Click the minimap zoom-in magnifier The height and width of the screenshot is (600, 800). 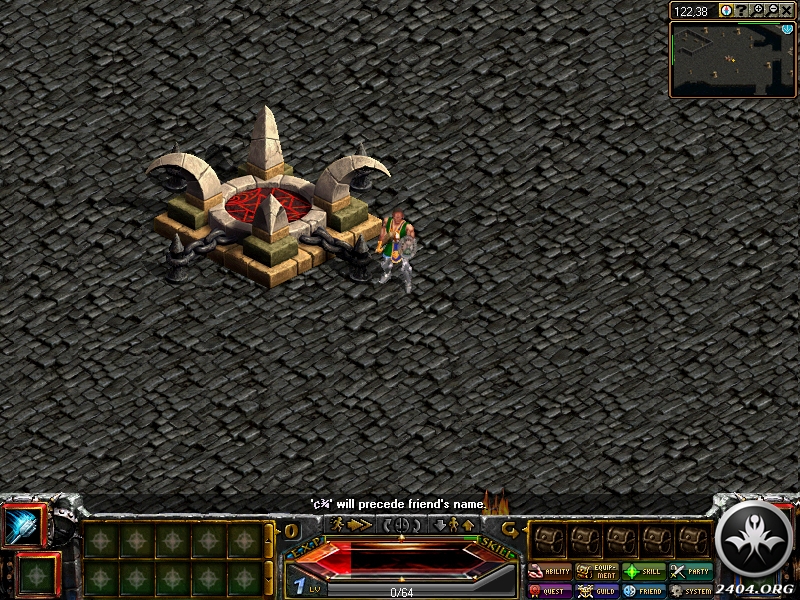coord(759,10)
